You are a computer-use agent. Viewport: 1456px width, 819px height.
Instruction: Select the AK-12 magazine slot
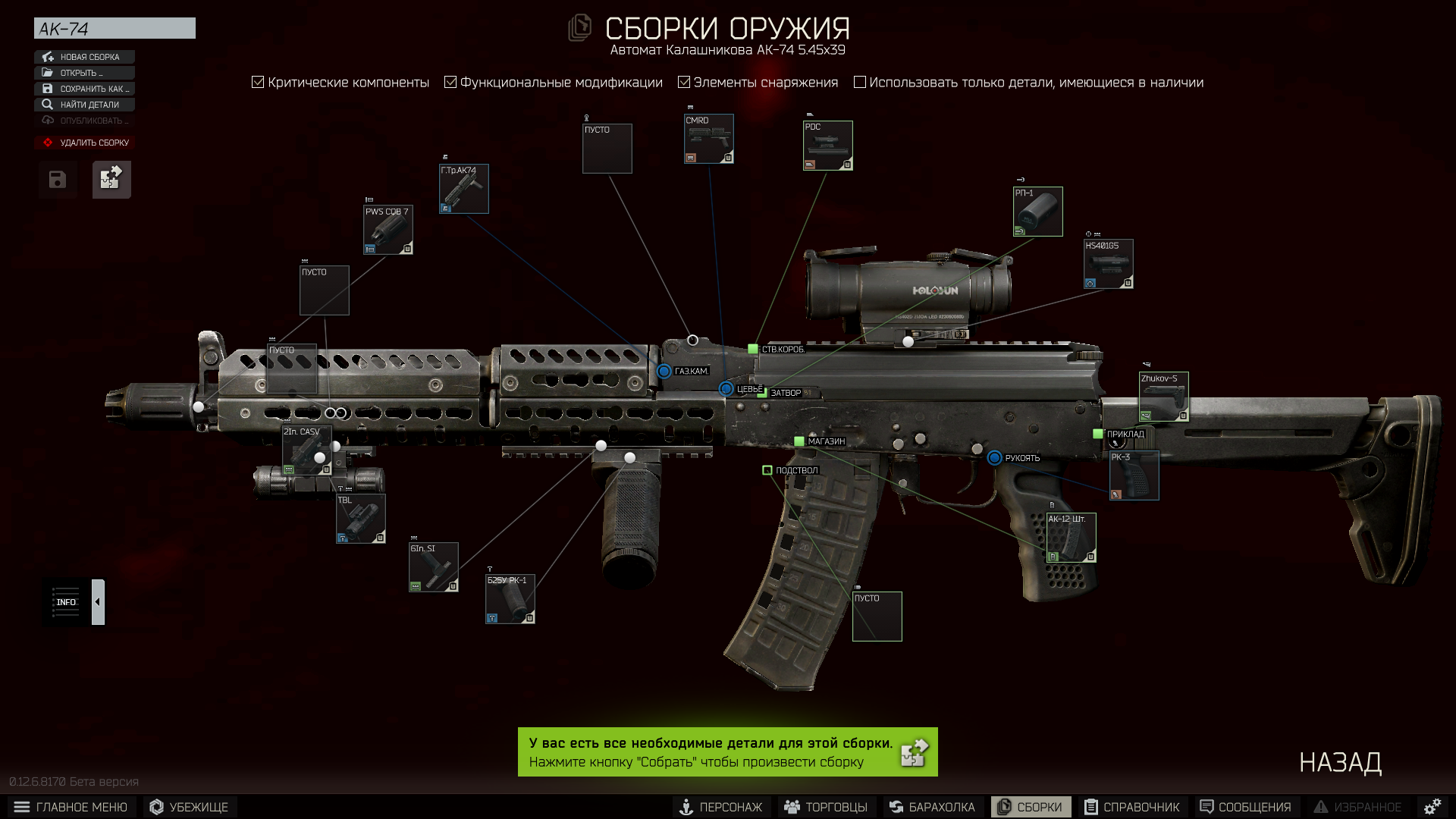[x=1071, y=538]
